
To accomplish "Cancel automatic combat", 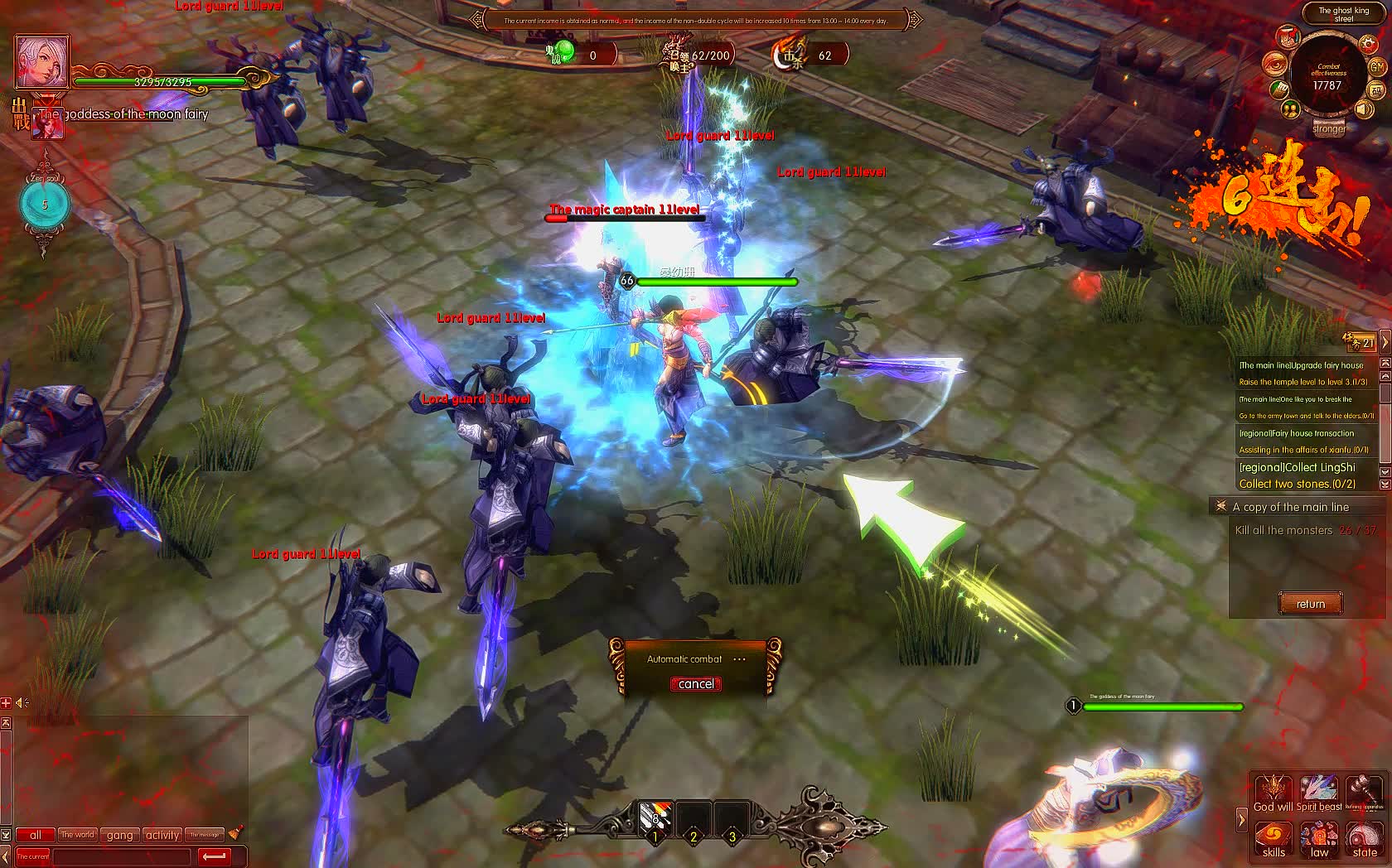I will [695, 684].
